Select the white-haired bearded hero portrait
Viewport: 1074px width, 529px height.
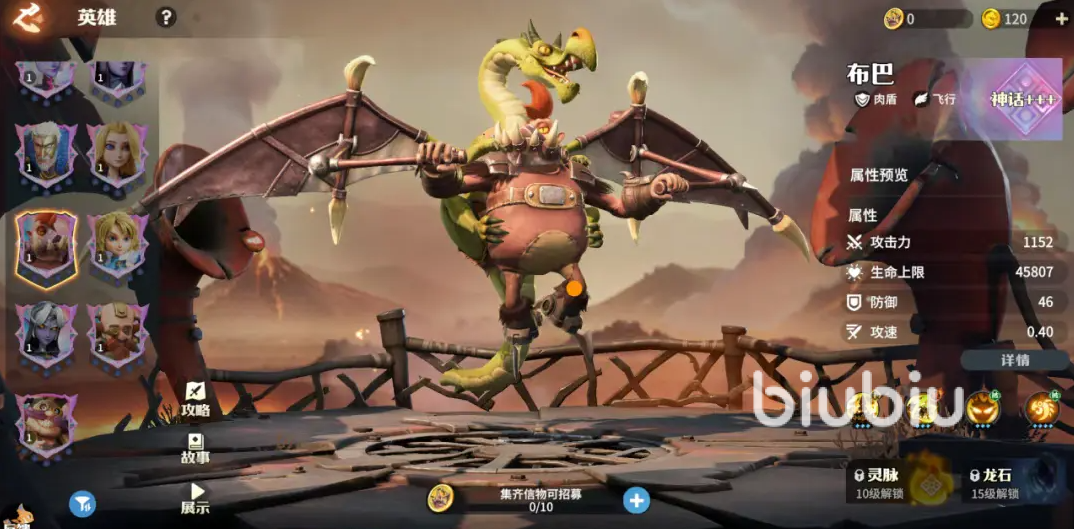(45, 156)
